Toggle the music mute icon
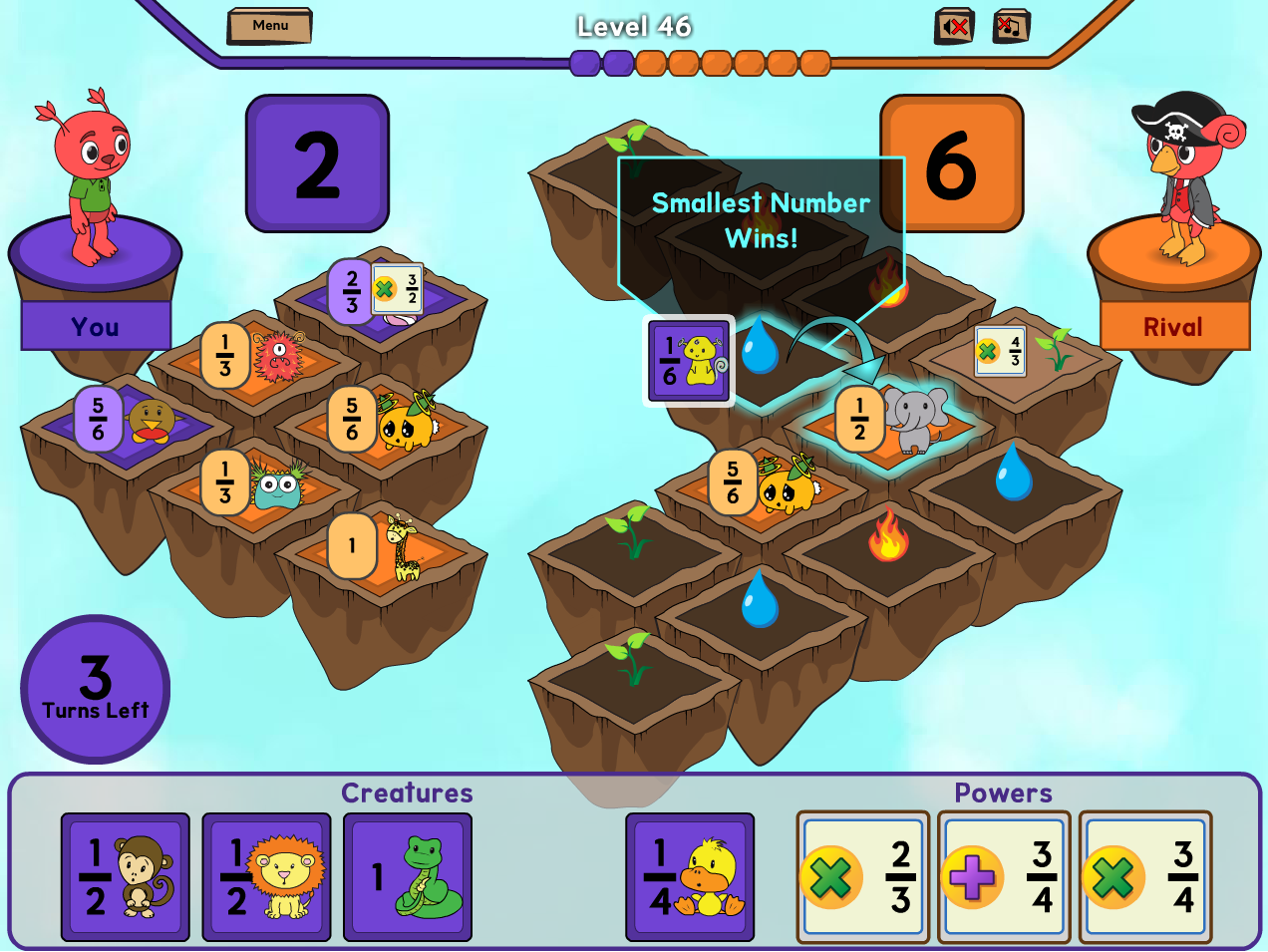This screenshot has width=1268, height=952. pyautogui.click(x=1011, y=27)
